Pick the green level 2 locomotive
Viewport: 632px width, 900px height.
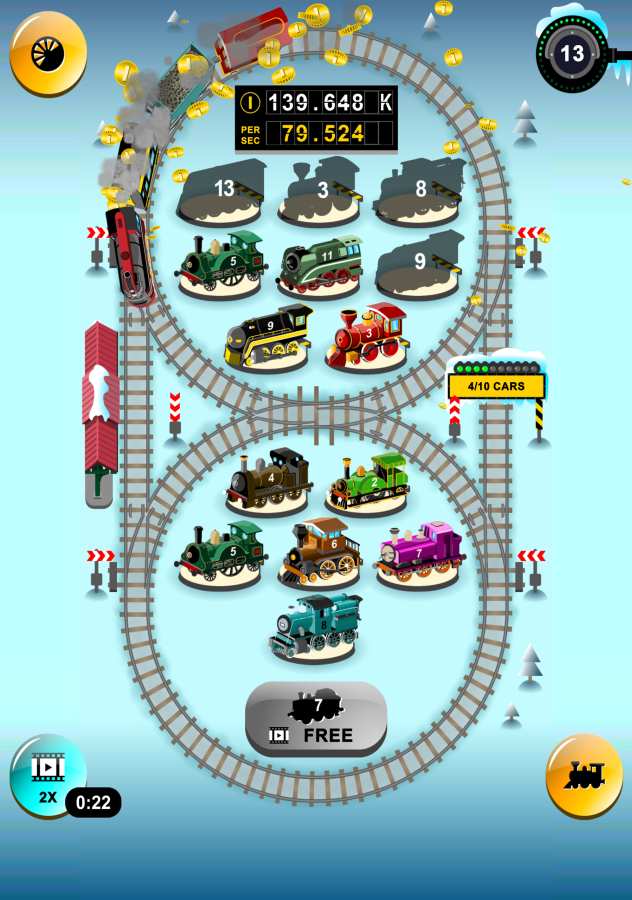click(368, 482)
